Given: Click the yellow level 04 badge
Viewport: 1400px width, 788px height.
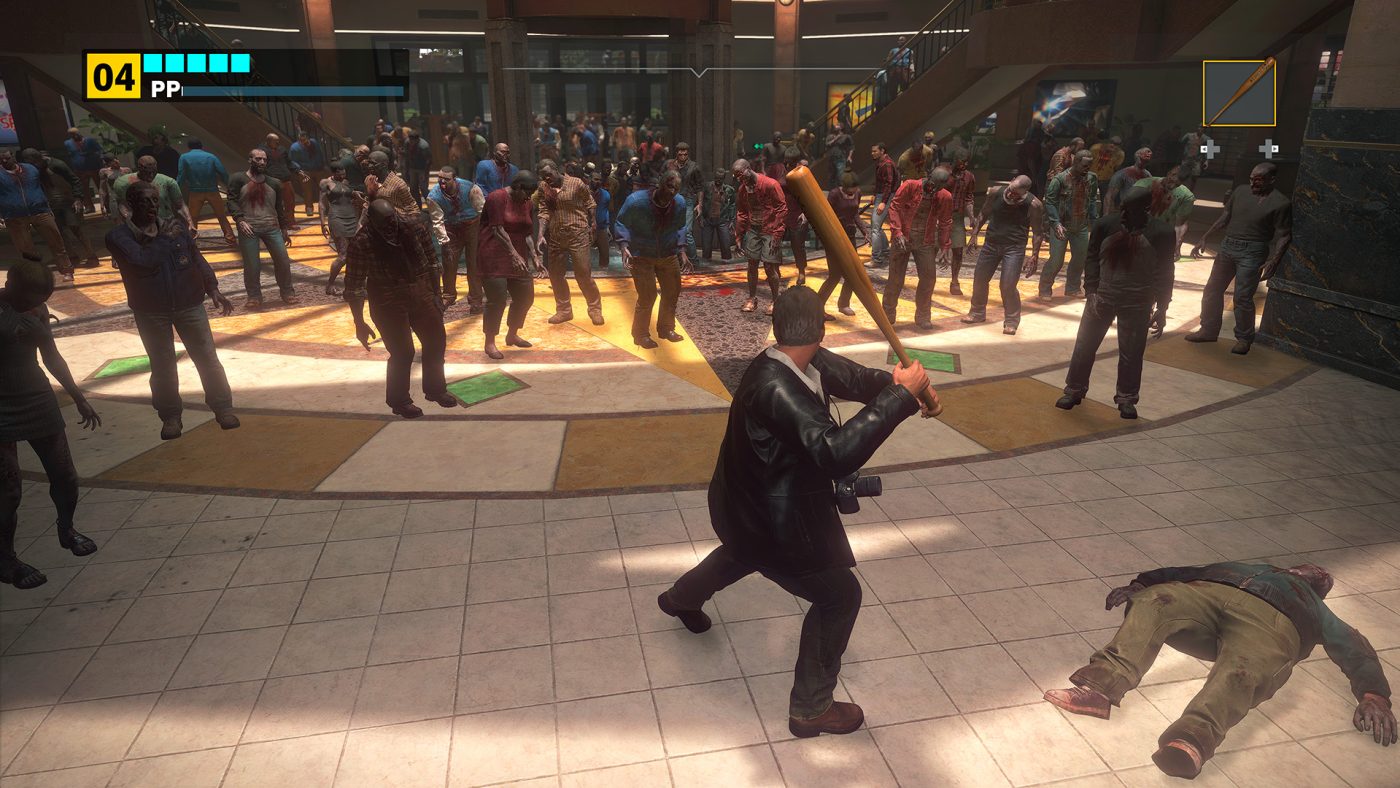Looking at the screenshot, I should (114, 76).
